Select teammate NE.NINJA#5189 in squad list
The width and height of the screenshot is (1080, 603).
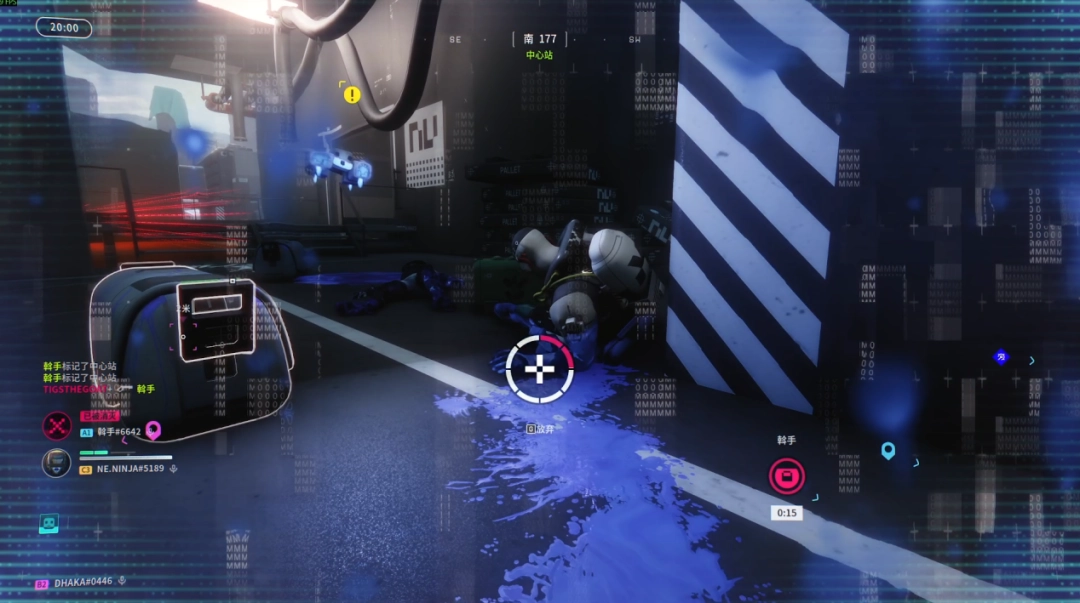(129, 468)
